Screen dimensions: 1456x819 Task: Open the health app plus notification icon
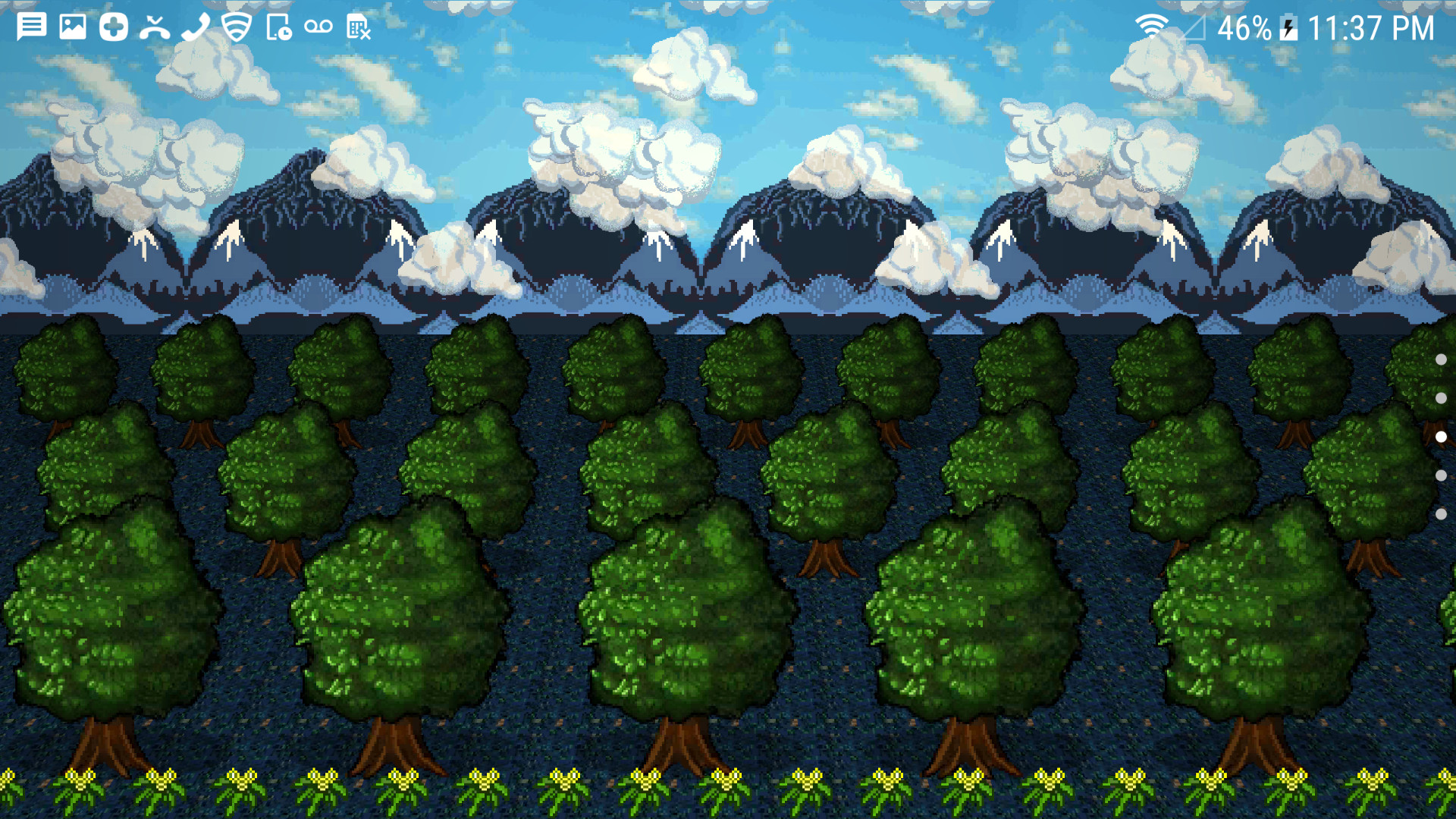click(114, 28)
